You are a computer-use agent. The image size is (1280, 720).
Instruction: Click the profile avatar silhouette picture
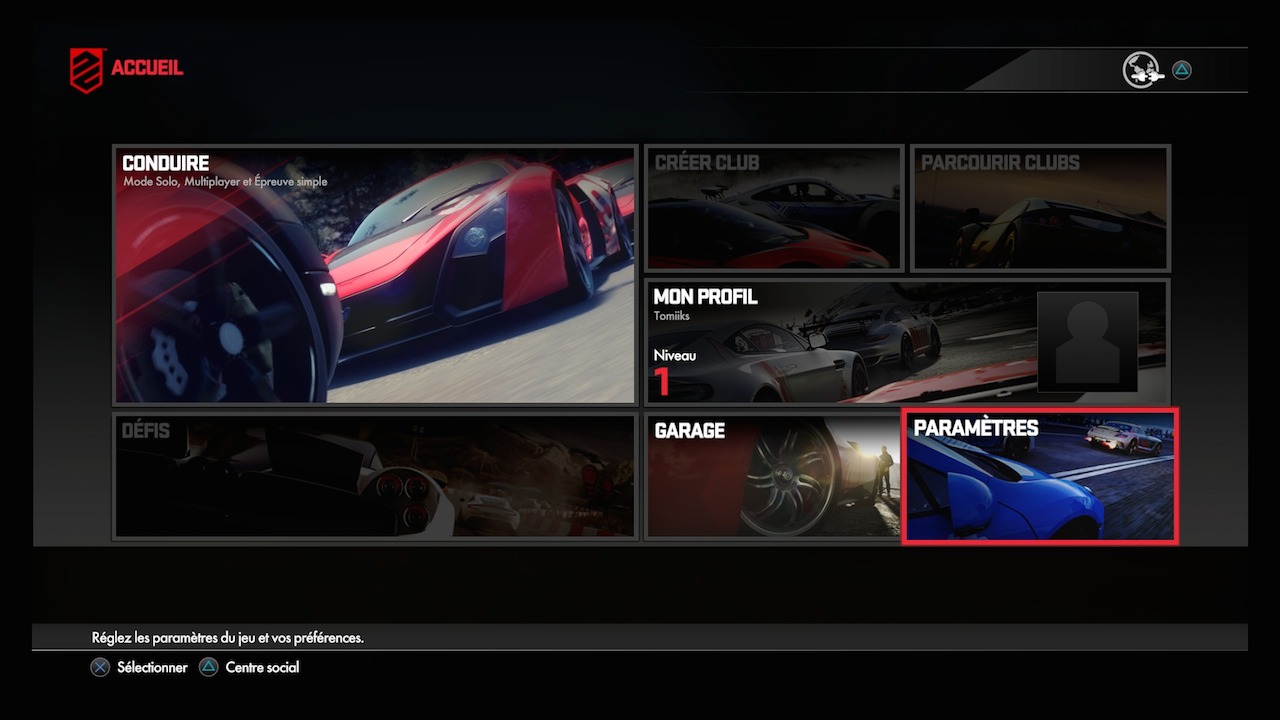pyautogui.click(x=1087, y=341)
